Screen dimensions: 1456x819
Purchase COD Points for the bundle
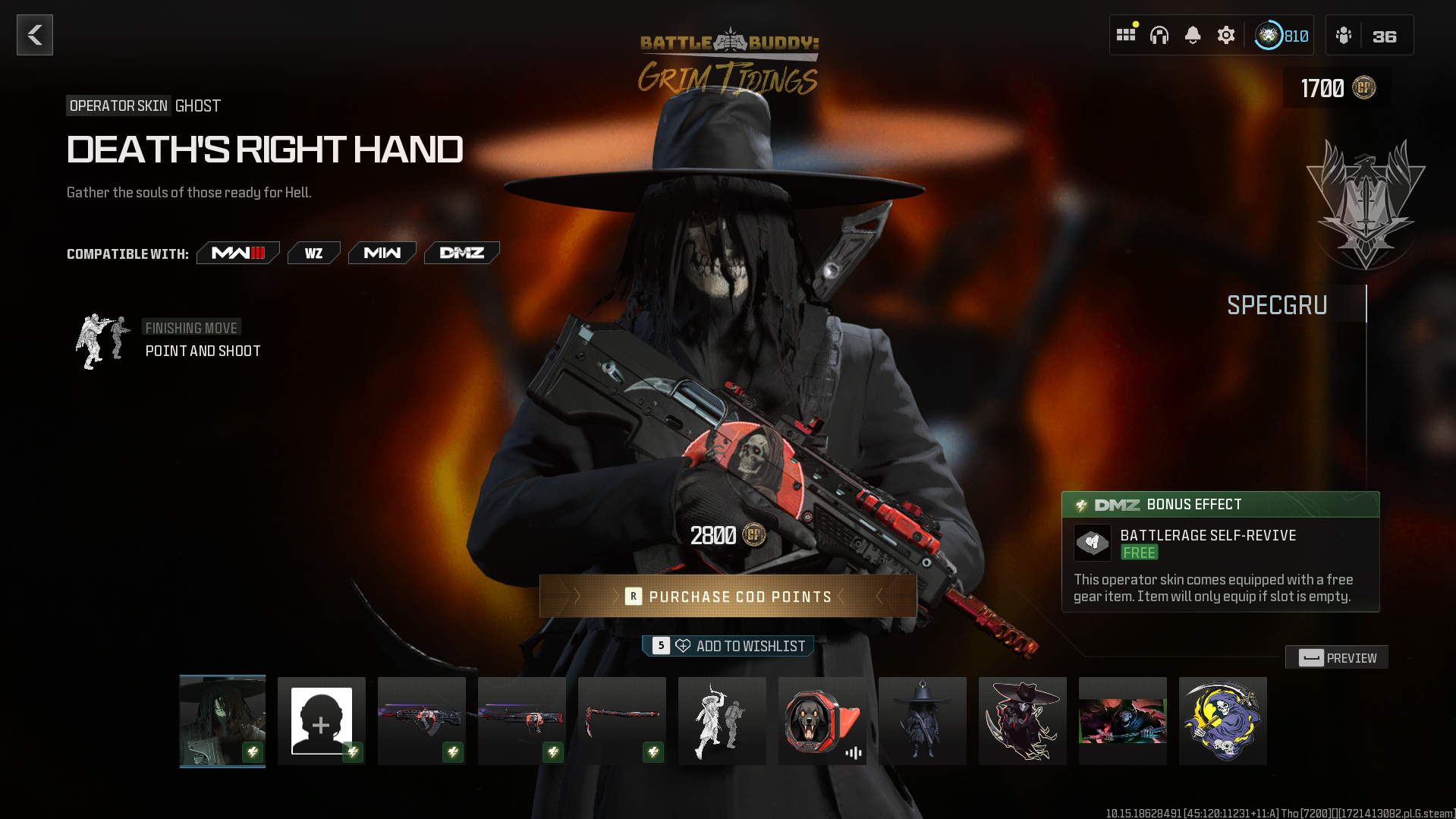728,597
